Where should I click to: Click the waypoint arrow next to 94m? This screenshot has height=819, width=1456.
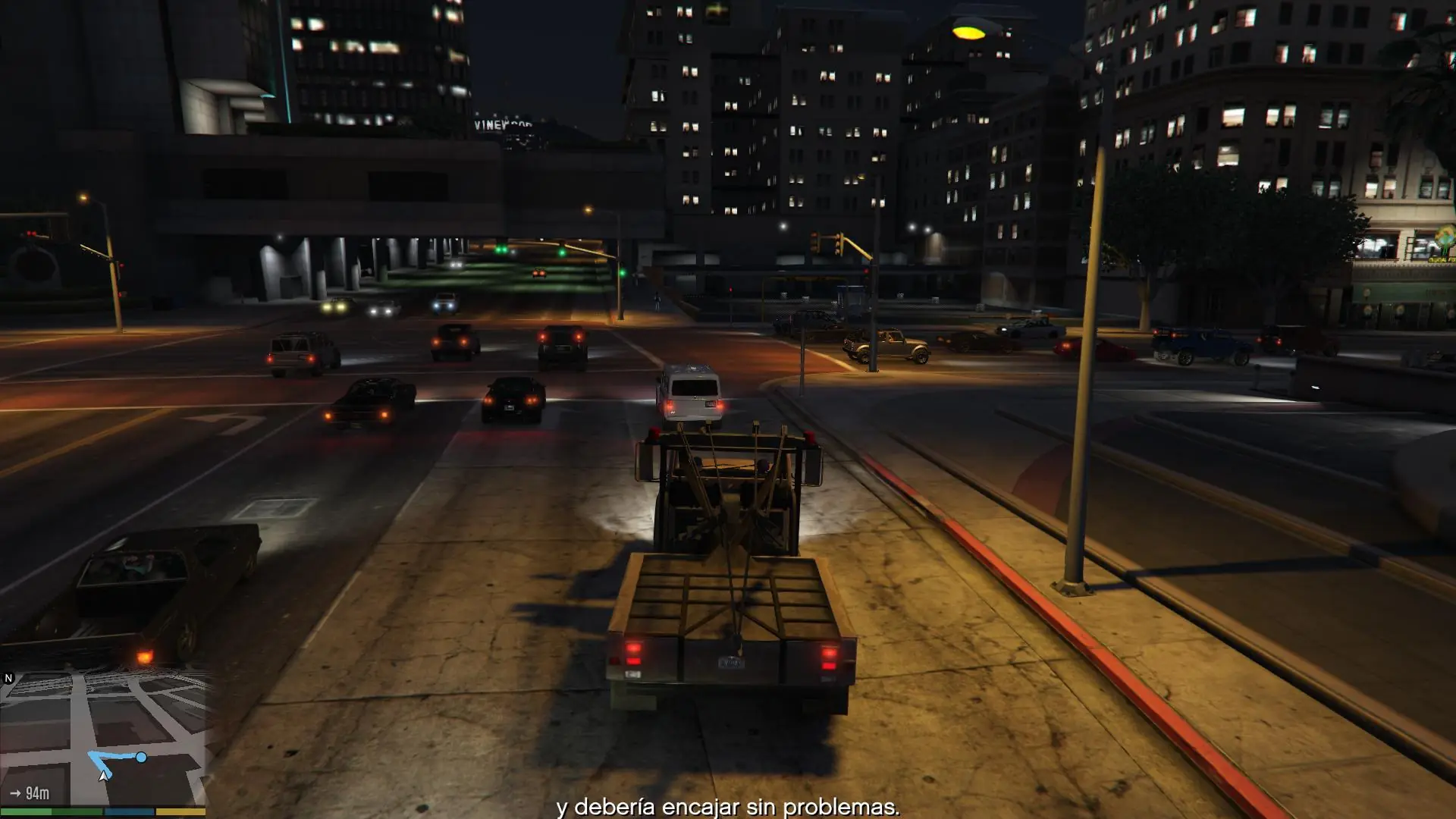[16, 792]
